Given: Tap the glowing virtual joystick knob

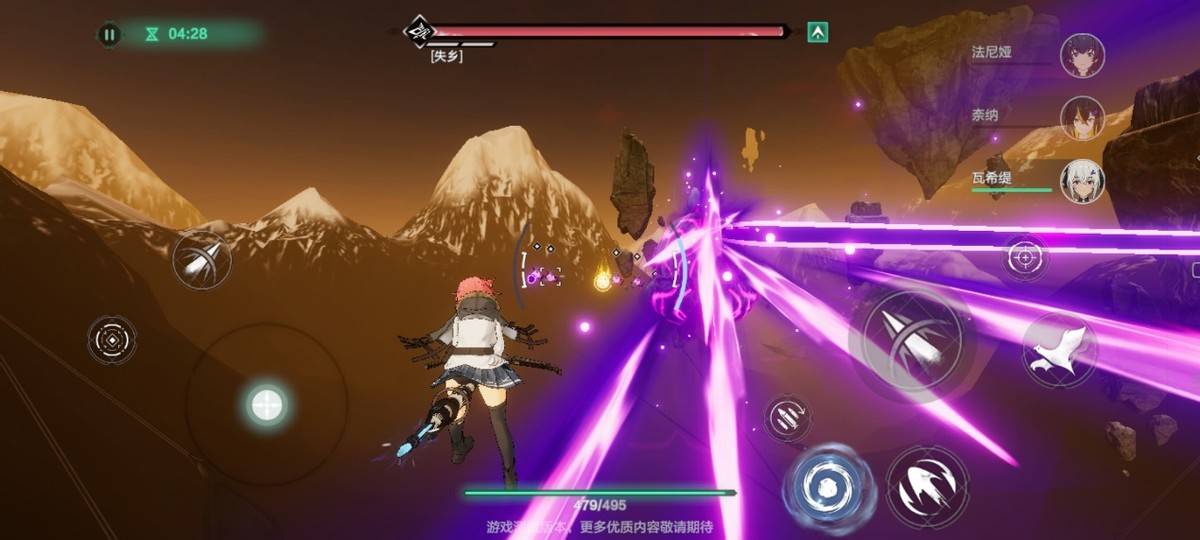Looking at the screenshot, I should coord(266,405).
